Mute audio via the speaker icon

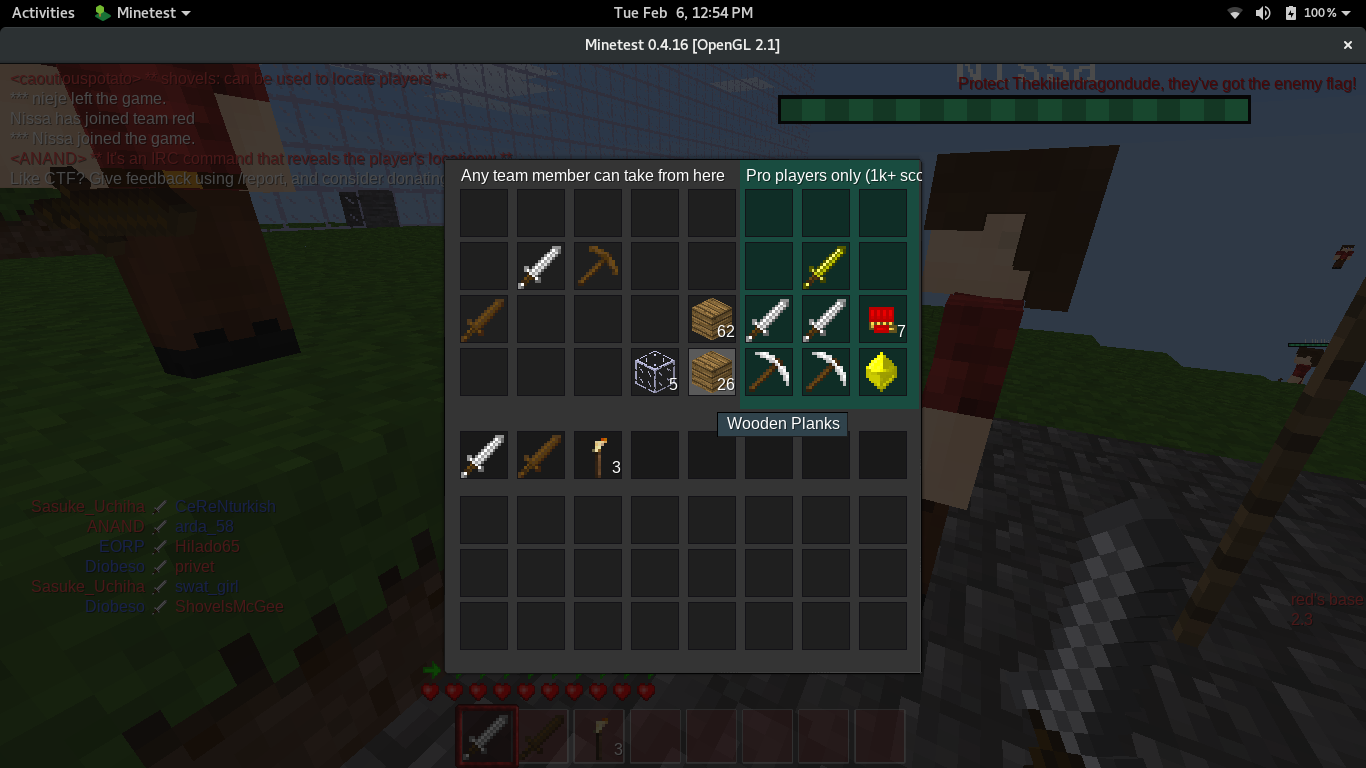1262,13
